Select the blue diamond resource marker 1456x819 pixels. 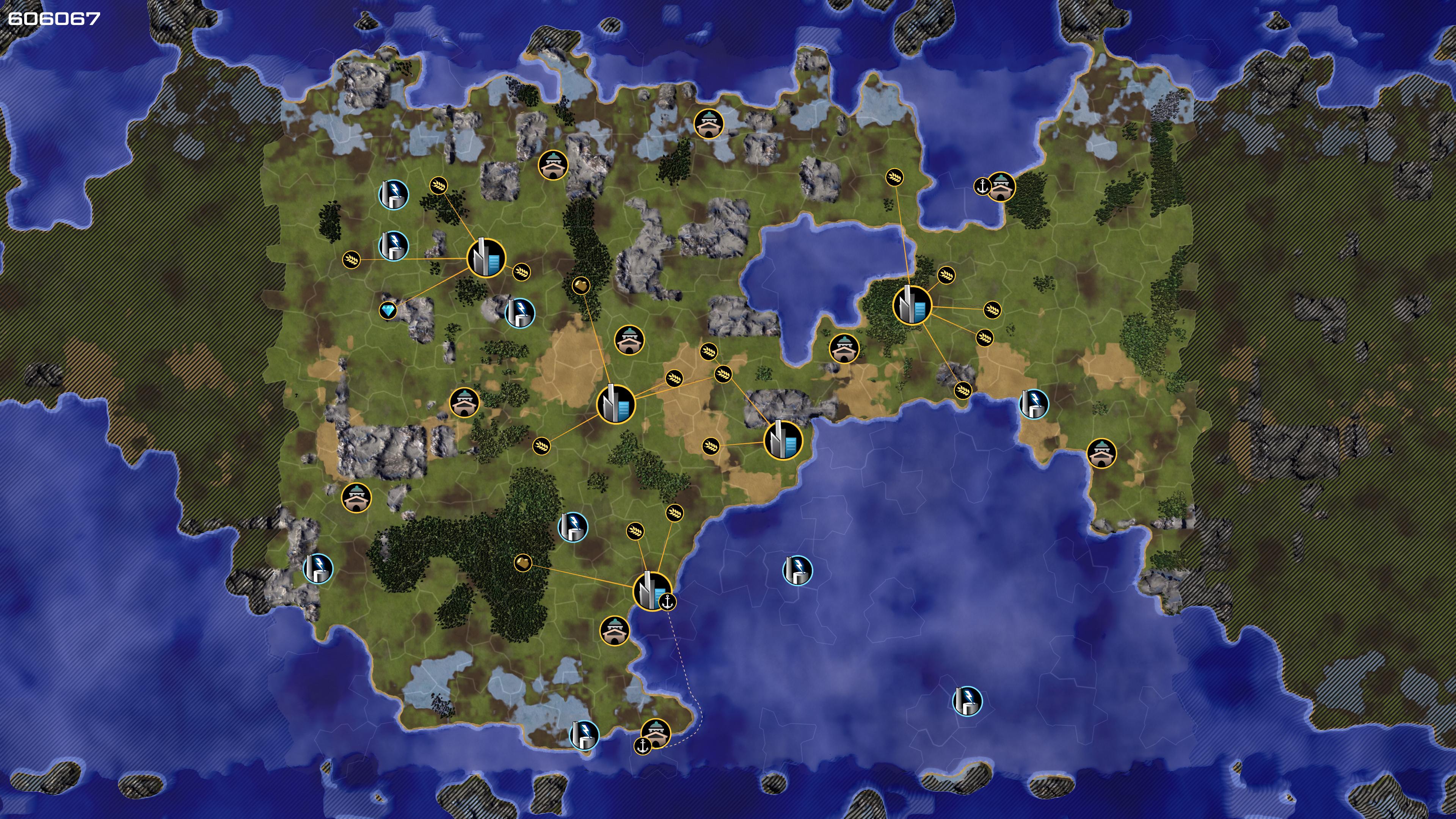click(x=388, y=310)
